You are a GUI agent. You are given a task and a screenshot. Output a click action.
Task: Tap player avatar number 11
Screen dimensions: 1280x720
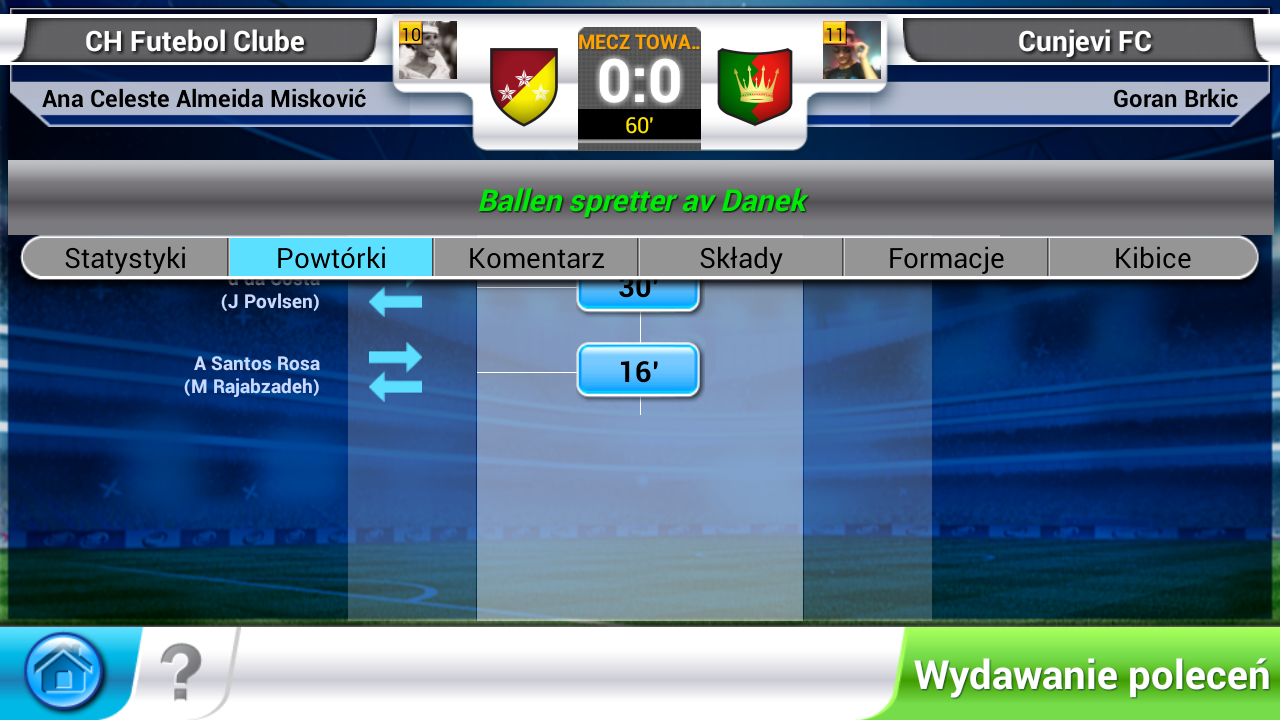855,50
